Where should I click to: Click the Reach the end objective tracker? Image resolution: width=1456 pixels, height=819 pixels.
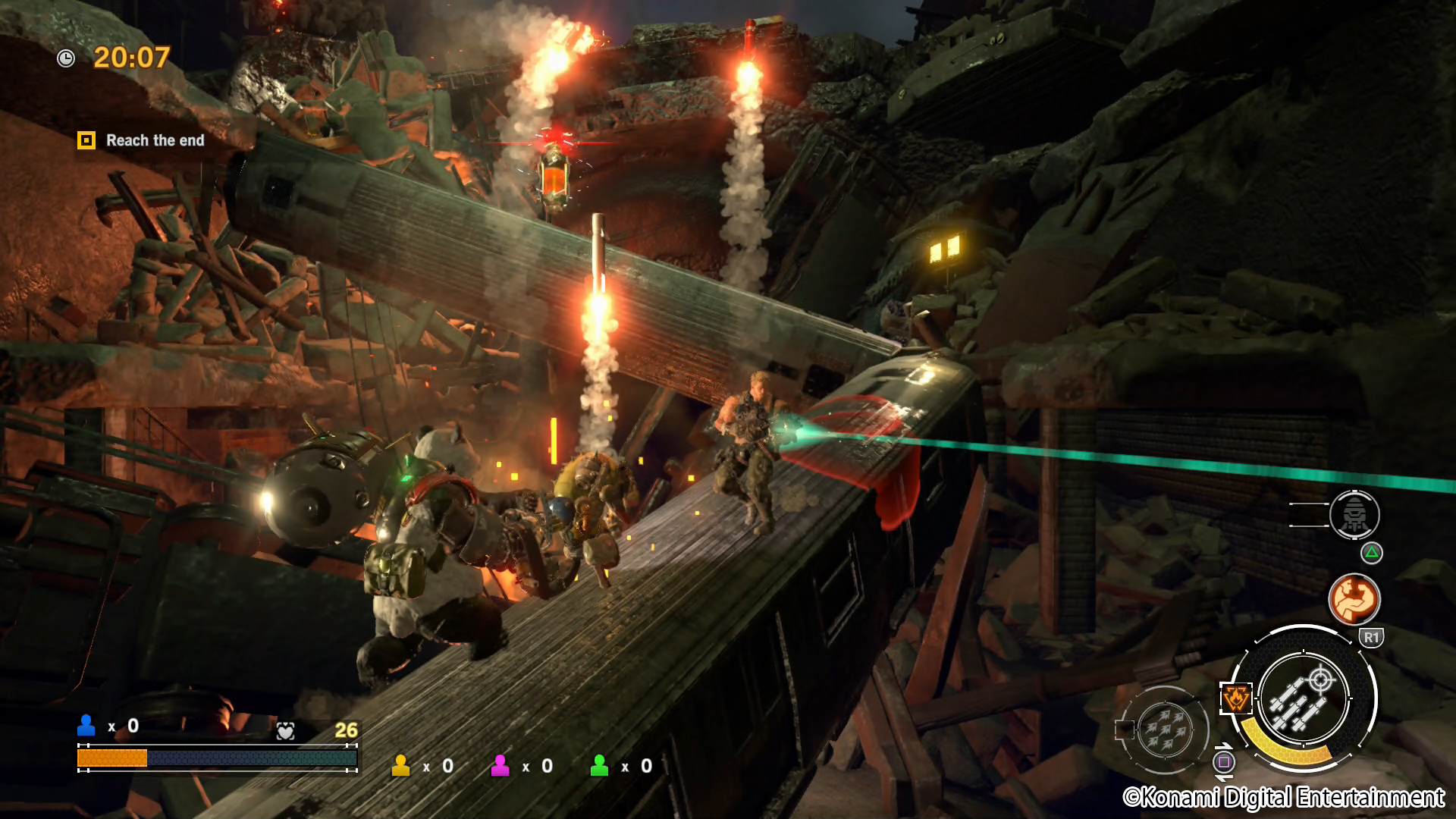pos(141,140)
